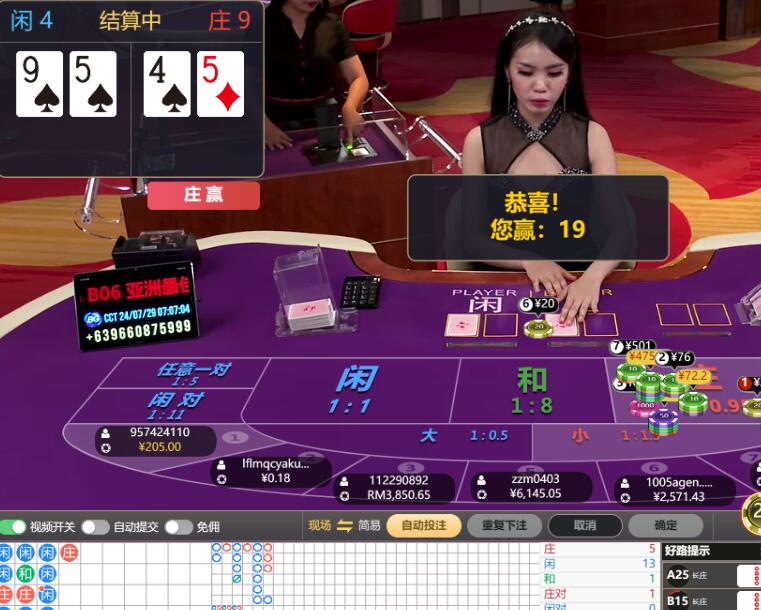Image resolution: width=761 pixels, height=610 pixels.
Task: Place a bet on 和 1:8
Action: click(x=532, y=390)
